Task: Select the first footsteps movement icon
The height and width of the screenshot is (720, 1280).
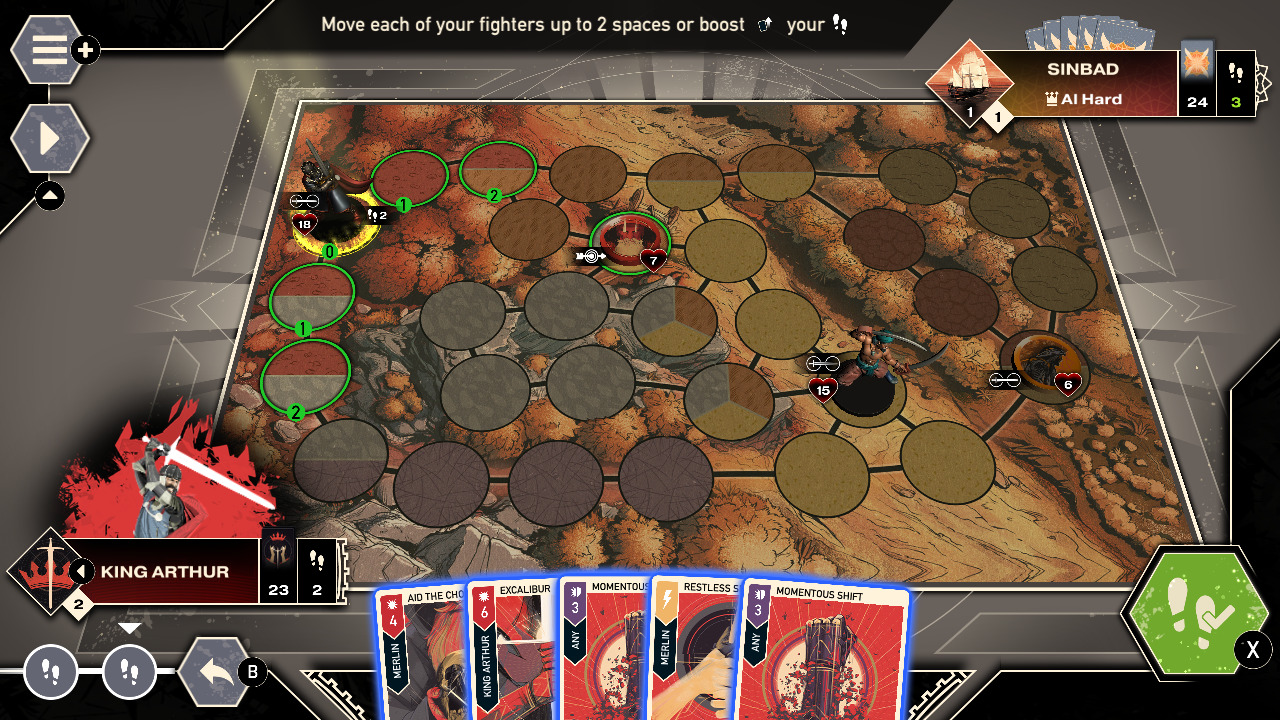Action: pos(52,673)
